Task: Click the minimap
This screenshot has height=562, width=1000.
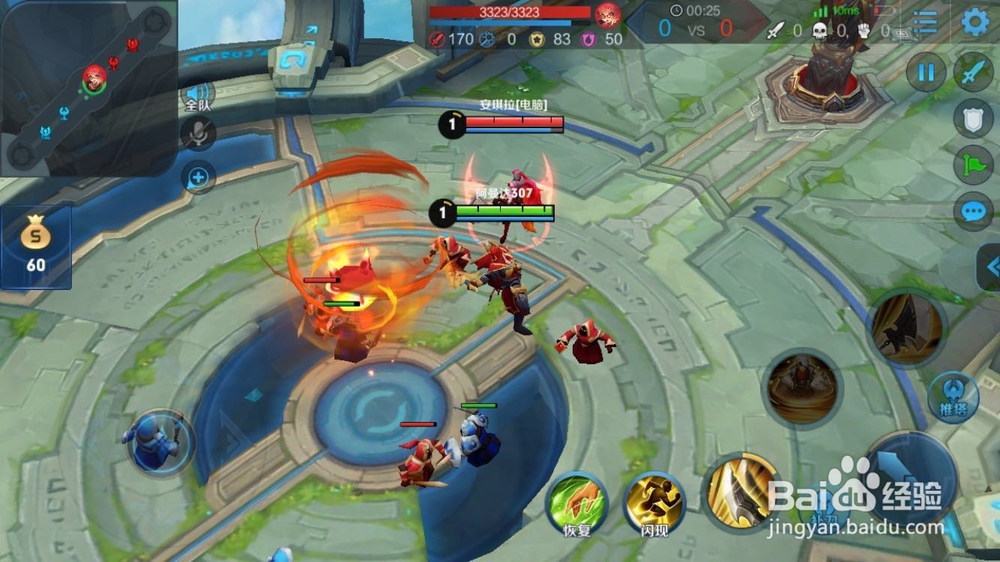Action: pyautogui.click(x=88, y=87)
